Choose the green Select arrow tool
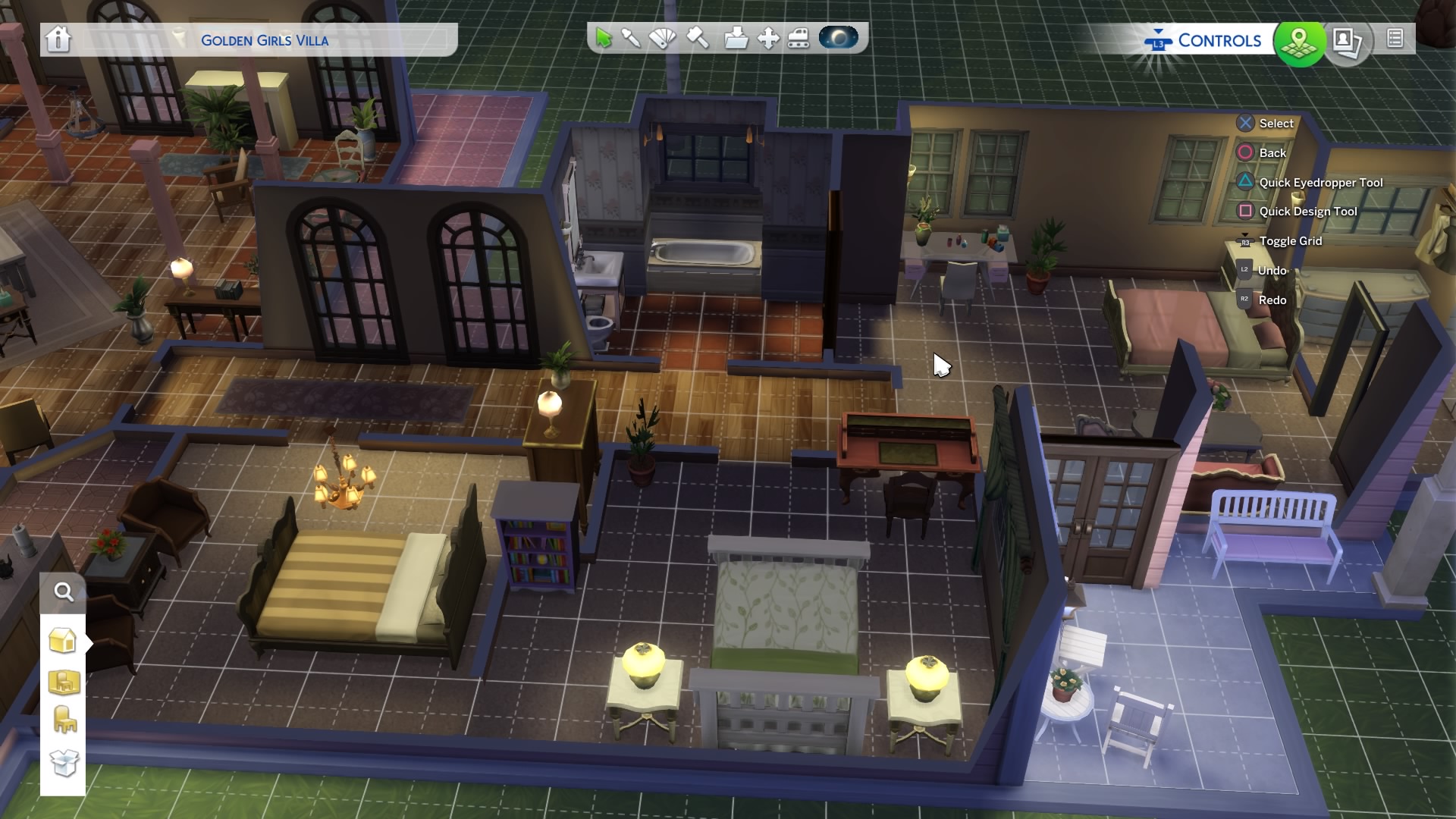1456x819 pixels. point(604,38)
